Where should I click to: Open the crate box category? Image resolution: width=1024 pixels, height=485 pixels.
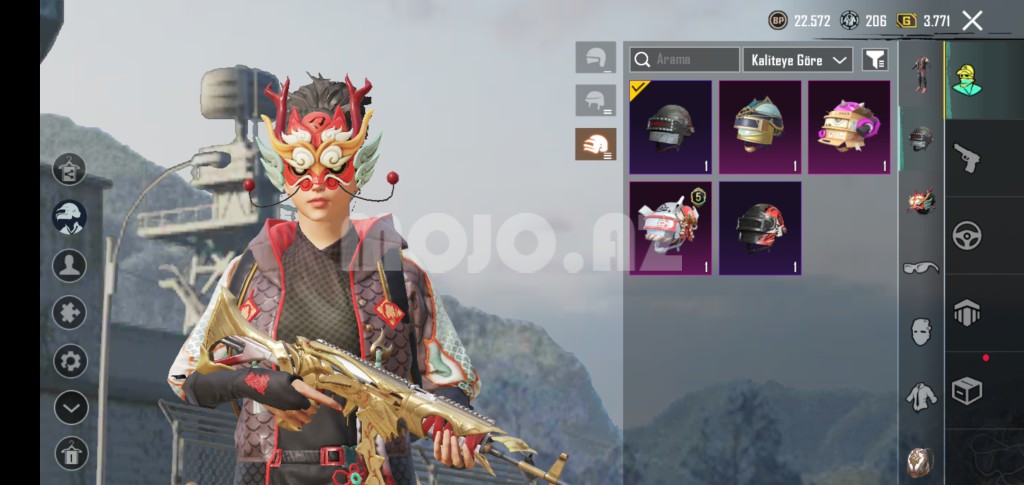tap(967, 390)
